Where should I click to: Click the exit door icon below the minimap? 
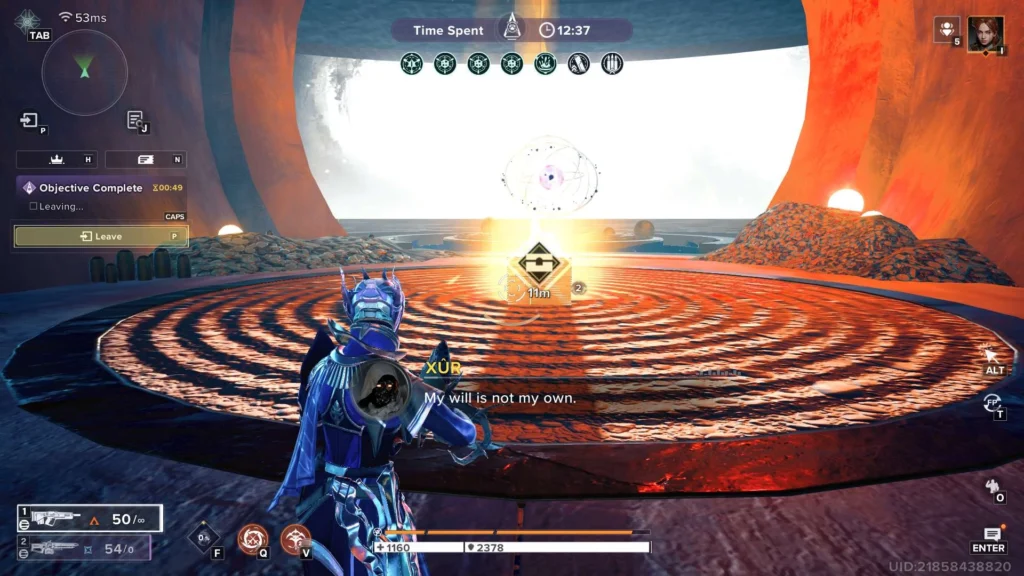tap(29, 121)
